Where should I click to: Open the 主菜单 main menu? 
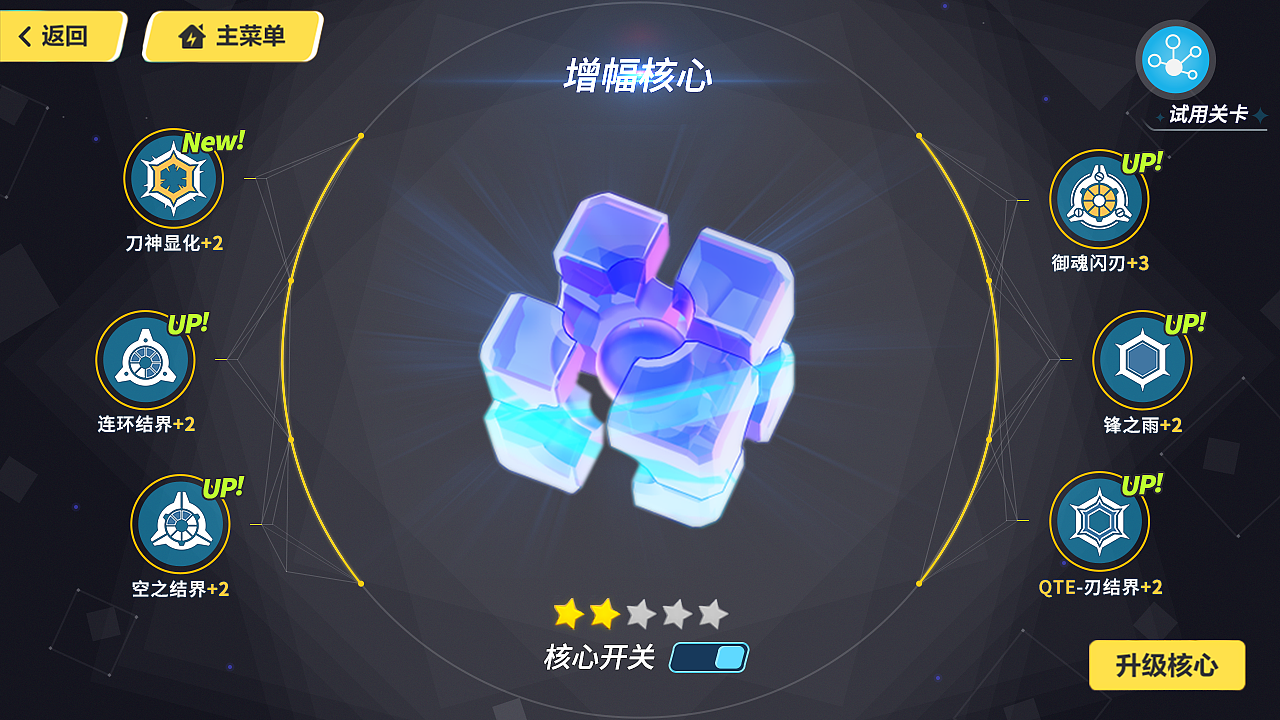click(x=230, y=35)
